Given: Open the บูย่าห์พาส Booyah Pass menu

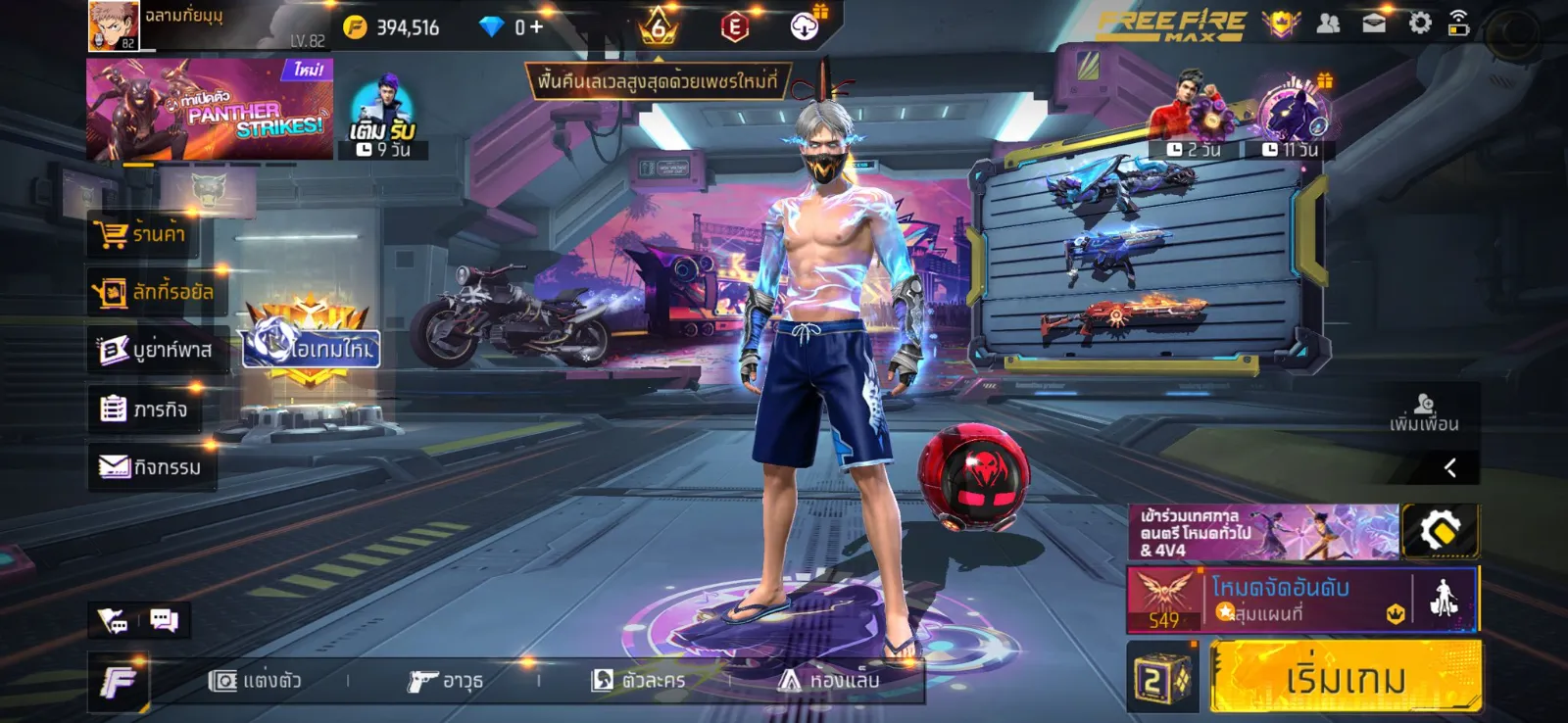Looking at the screenshot, I should (x=156, y=350).
